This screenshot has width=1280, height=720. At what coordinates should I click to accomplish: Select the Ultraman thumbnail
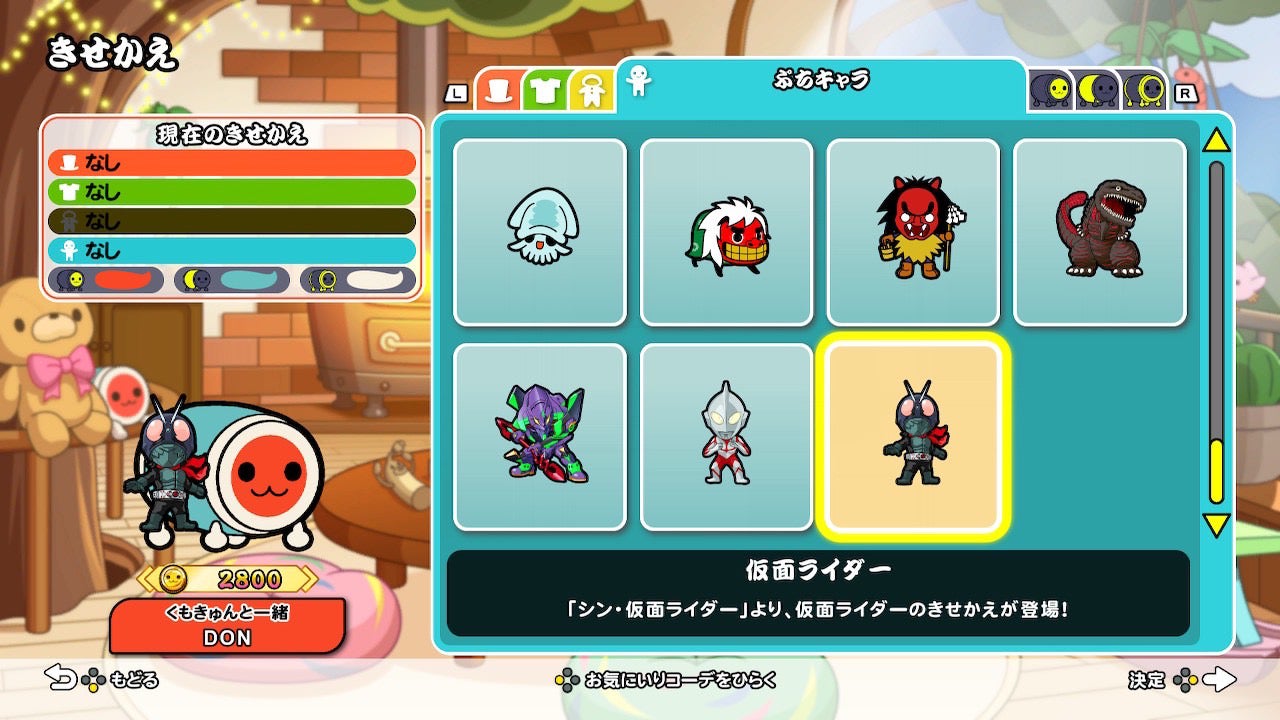click(x=728, y=437)
